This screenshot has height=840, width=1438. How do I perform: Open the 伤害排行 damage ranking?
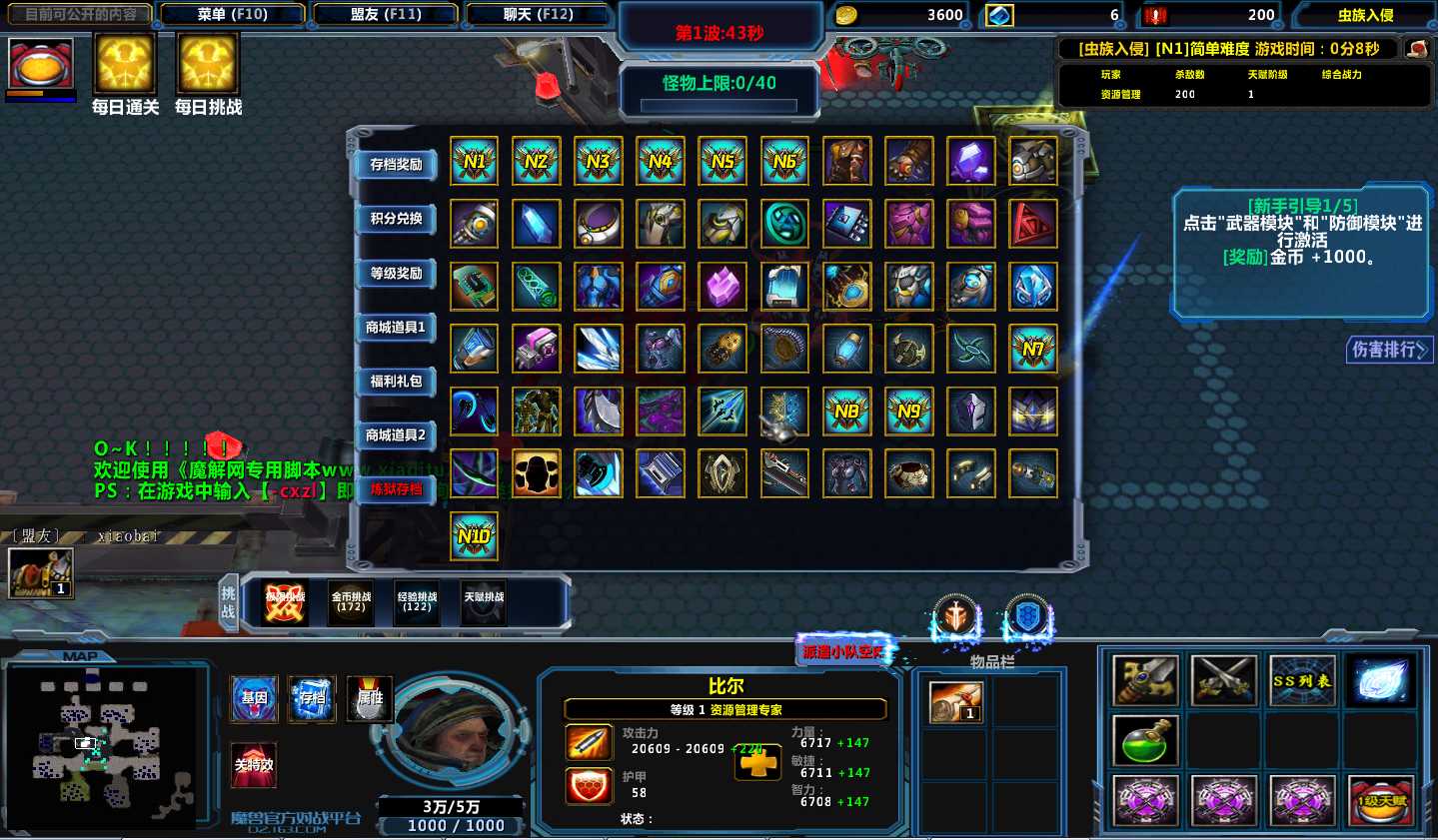pyautogui.click(x=1389, y=350)
